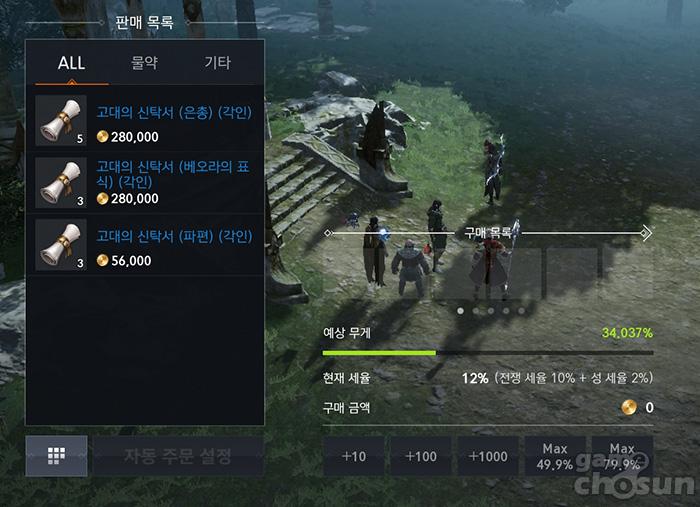Open the 물약 category tab
700x507 pixels.
coord(145,63)
